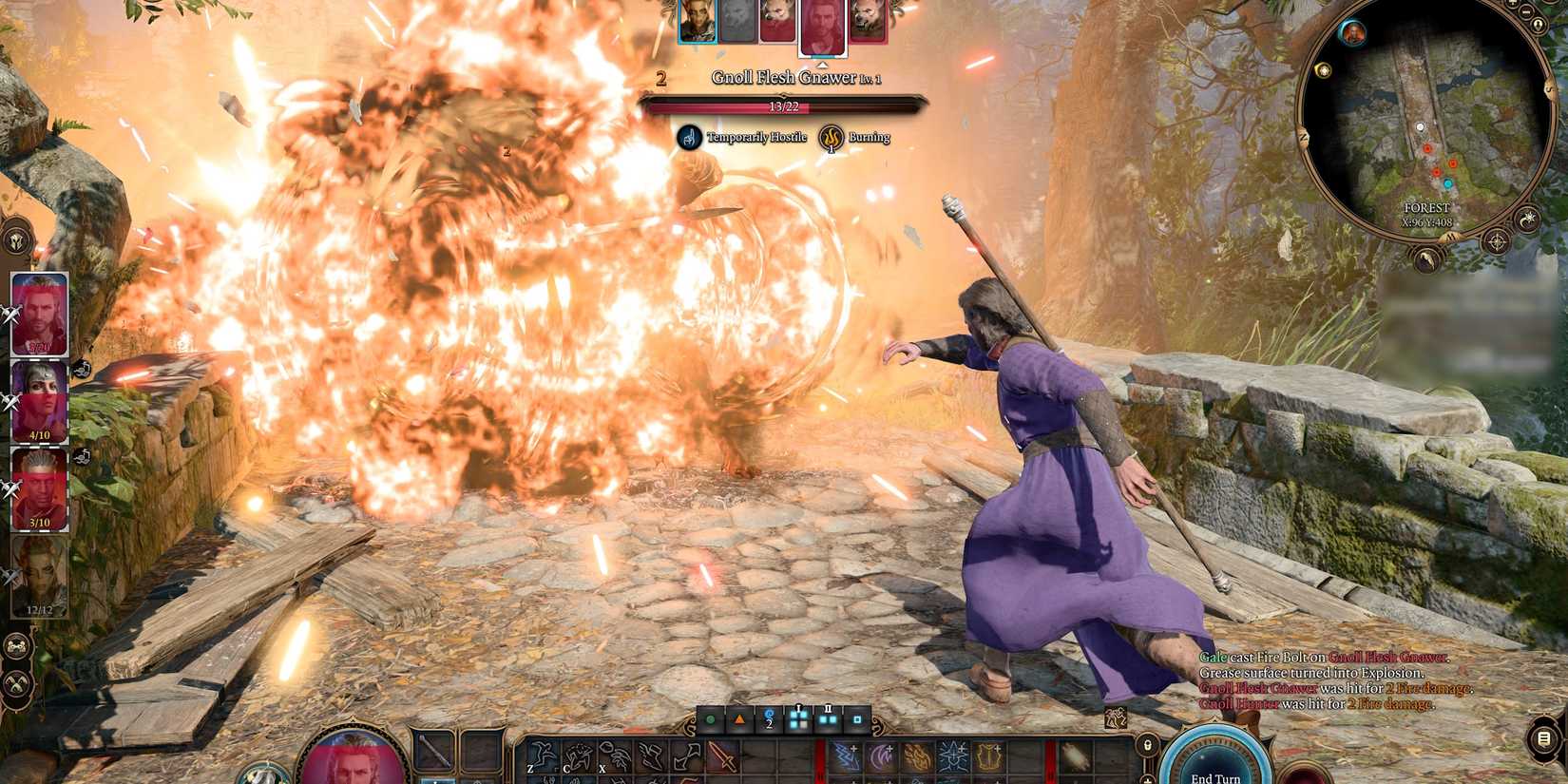Toggle the level 2 spell slot orb
1568x784 pixels.
[x=769, y=719]
